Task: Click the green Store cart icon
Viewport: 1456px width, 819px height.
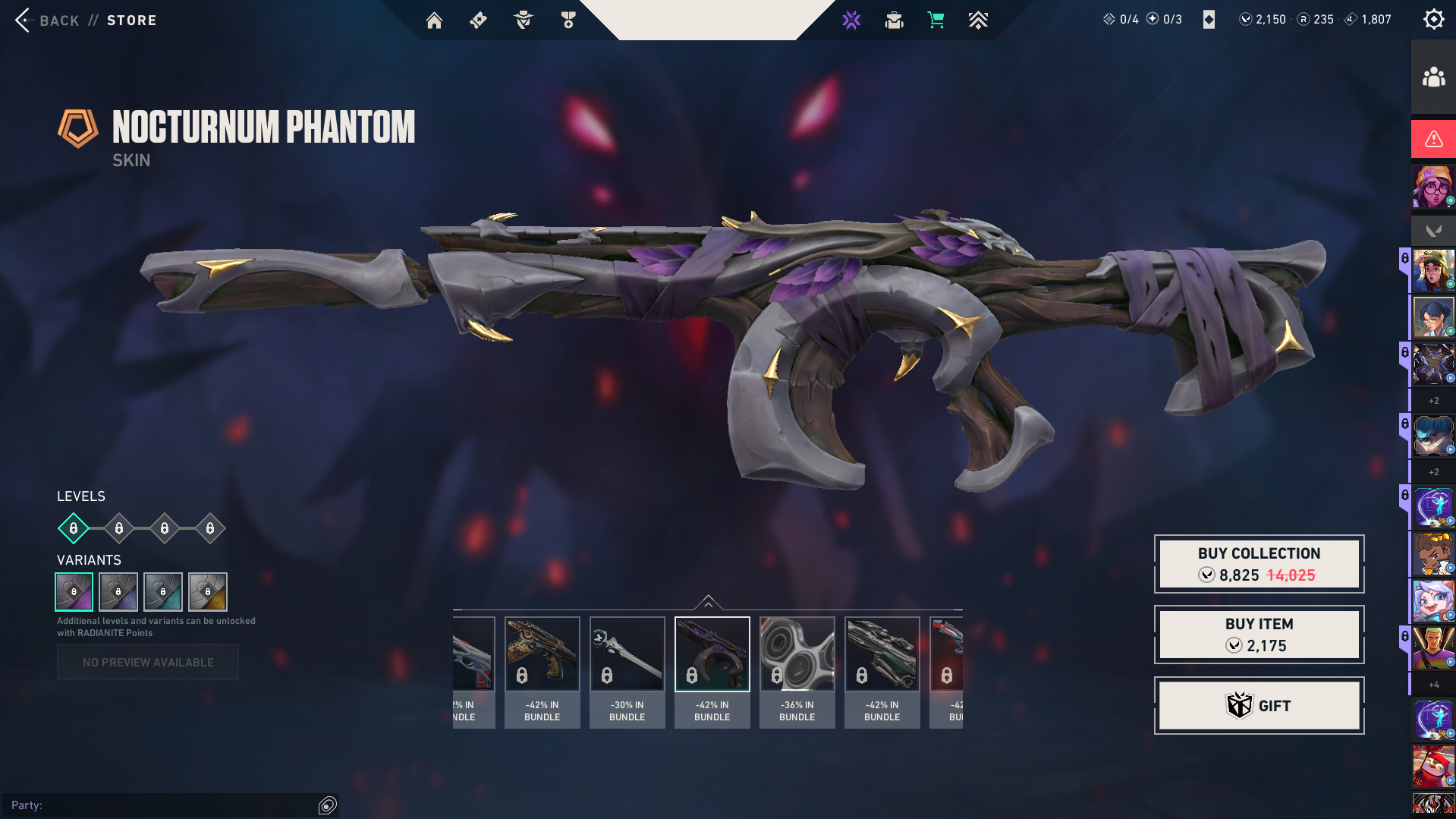Action: tap(936, 20)
